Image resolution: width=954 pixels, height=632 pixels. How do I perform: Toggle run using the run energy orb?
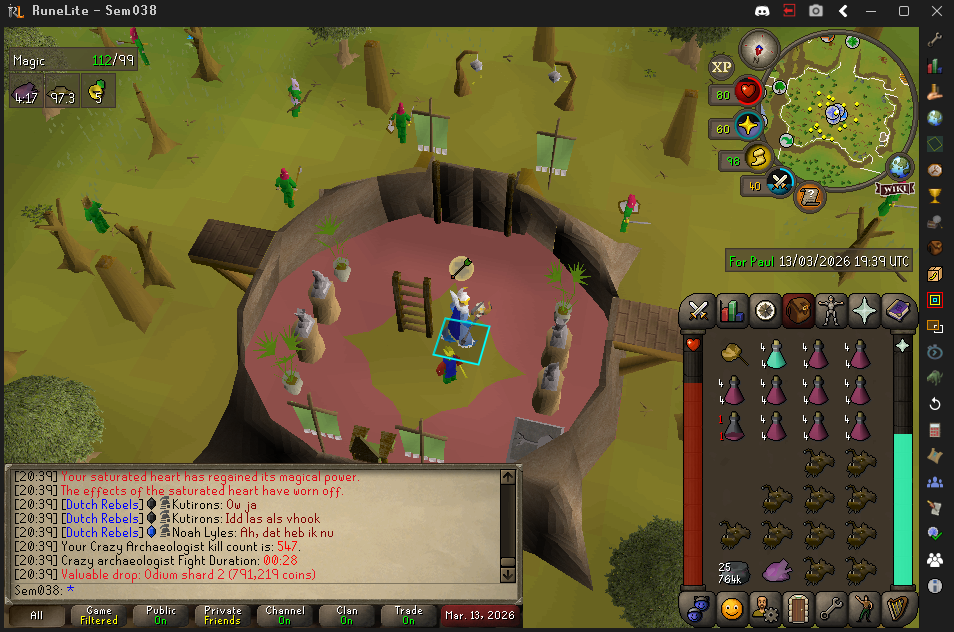tap(758, 158)
